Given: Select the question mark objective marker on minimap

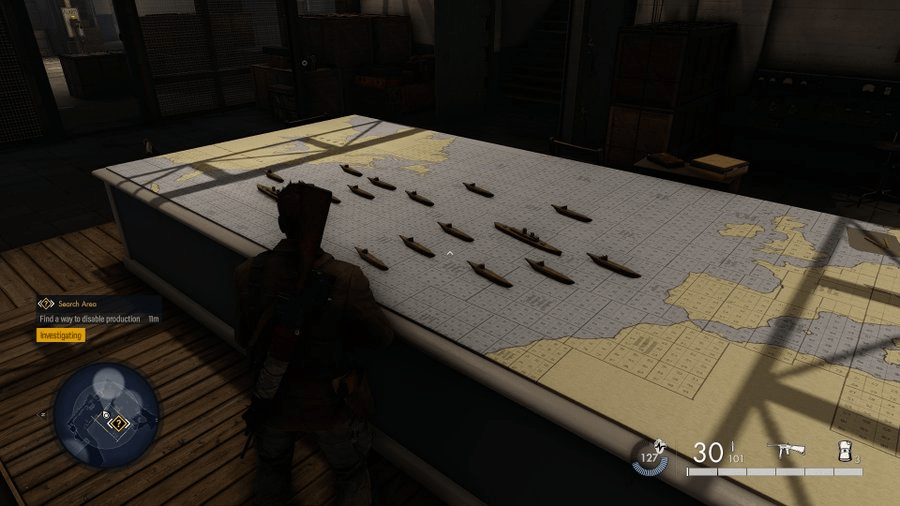Looking at the screenshot, I should tap(119, 424).
